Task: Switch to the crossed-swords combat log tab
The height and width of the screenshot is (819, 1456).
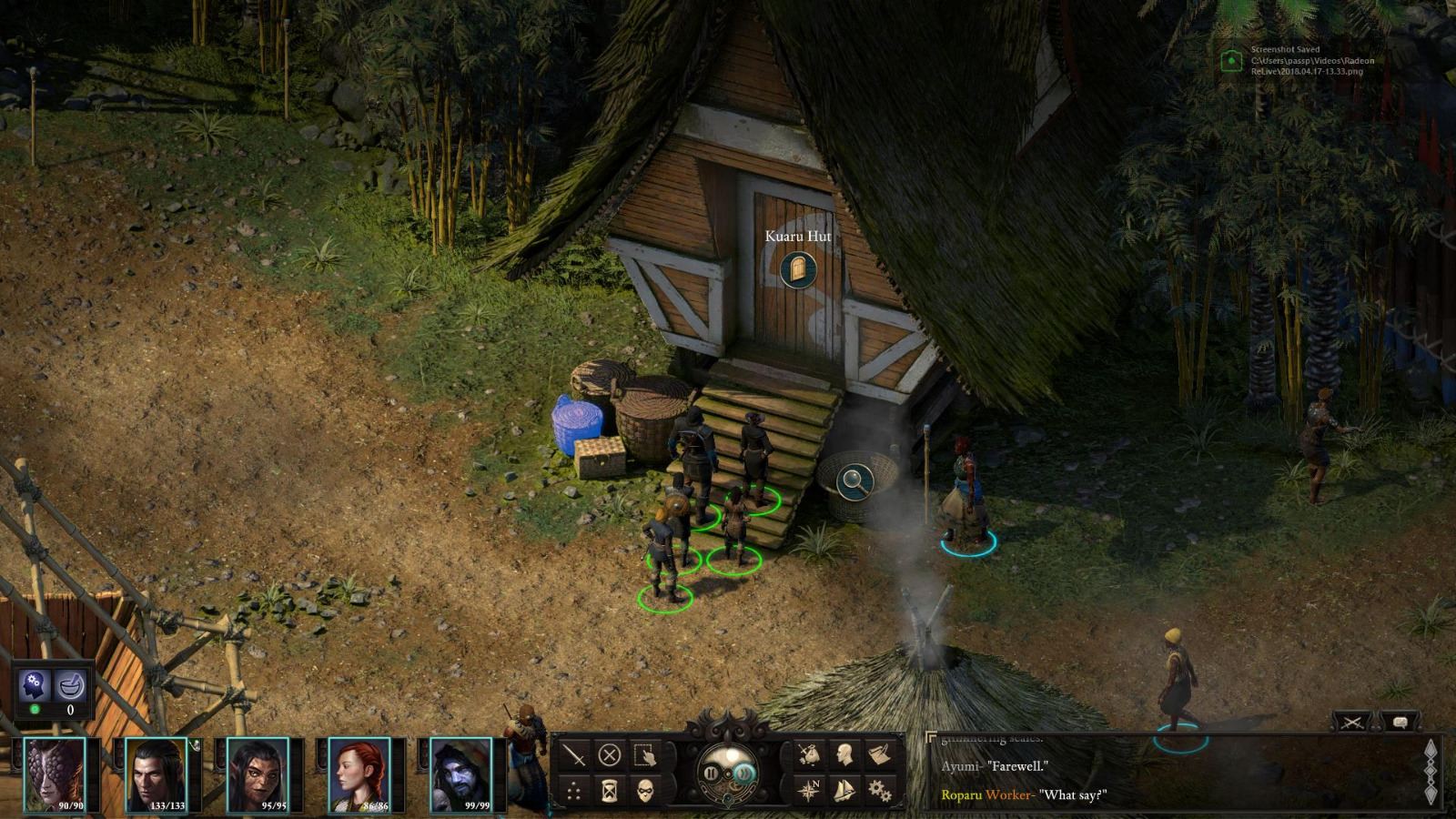Action: point(1352,721)
